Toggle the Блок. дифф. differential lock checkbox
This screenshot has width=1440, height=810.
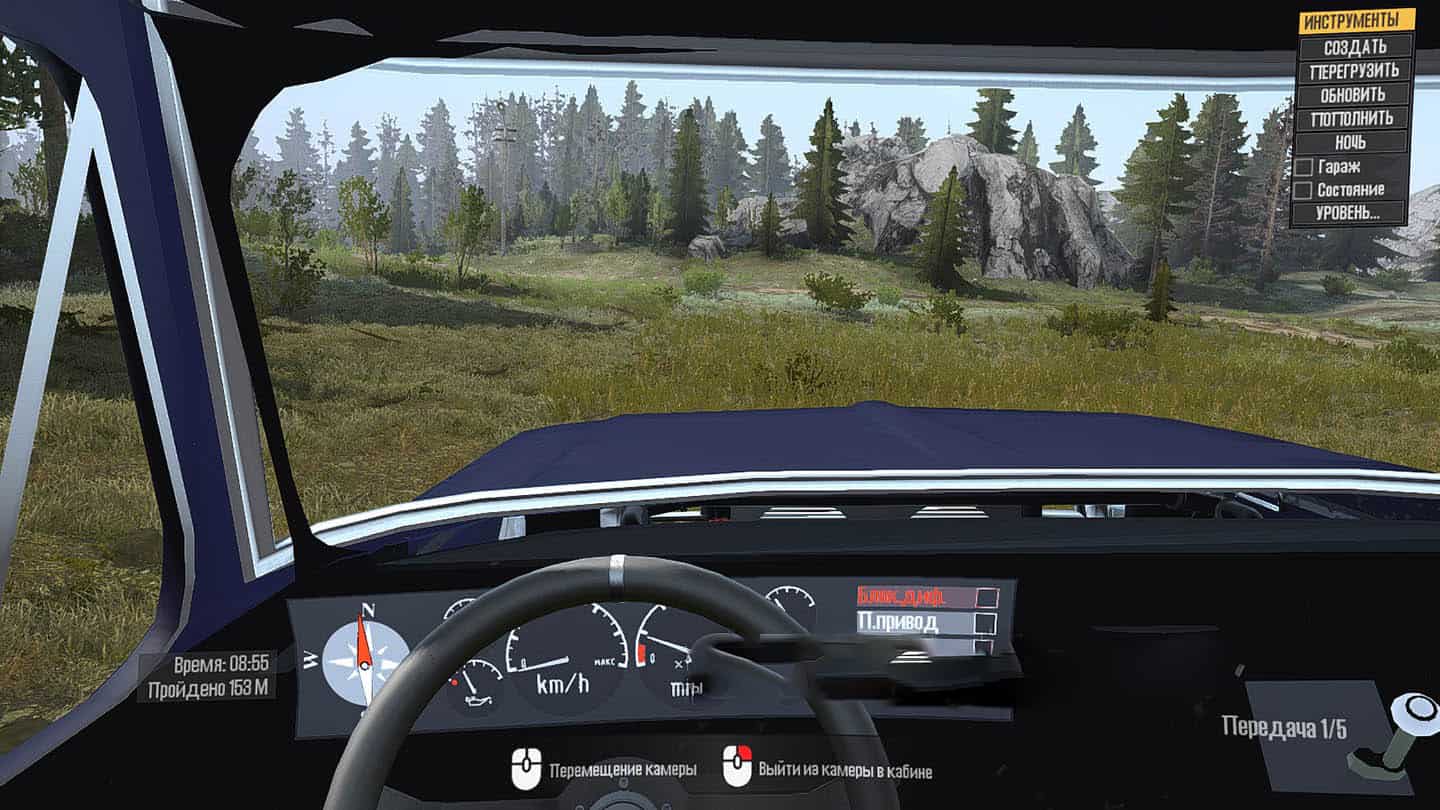(x=987, y=598)
